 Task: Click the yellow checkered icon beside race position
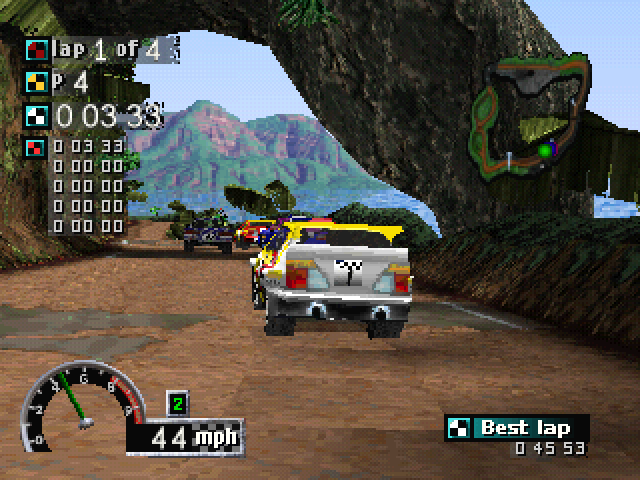coord(36,82)
